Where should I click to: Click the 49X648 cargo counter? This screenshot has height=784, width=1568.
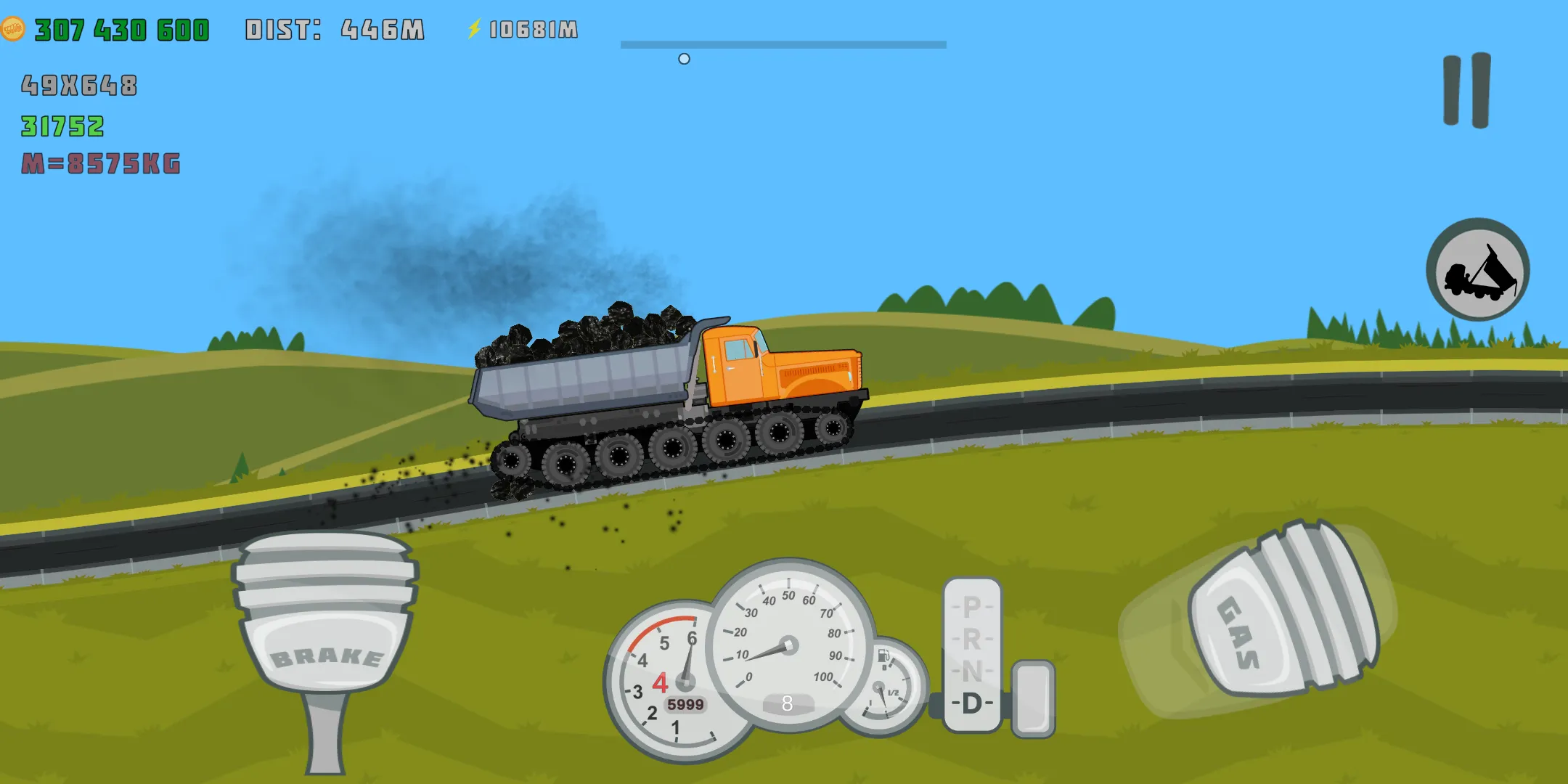pos(80,86)
